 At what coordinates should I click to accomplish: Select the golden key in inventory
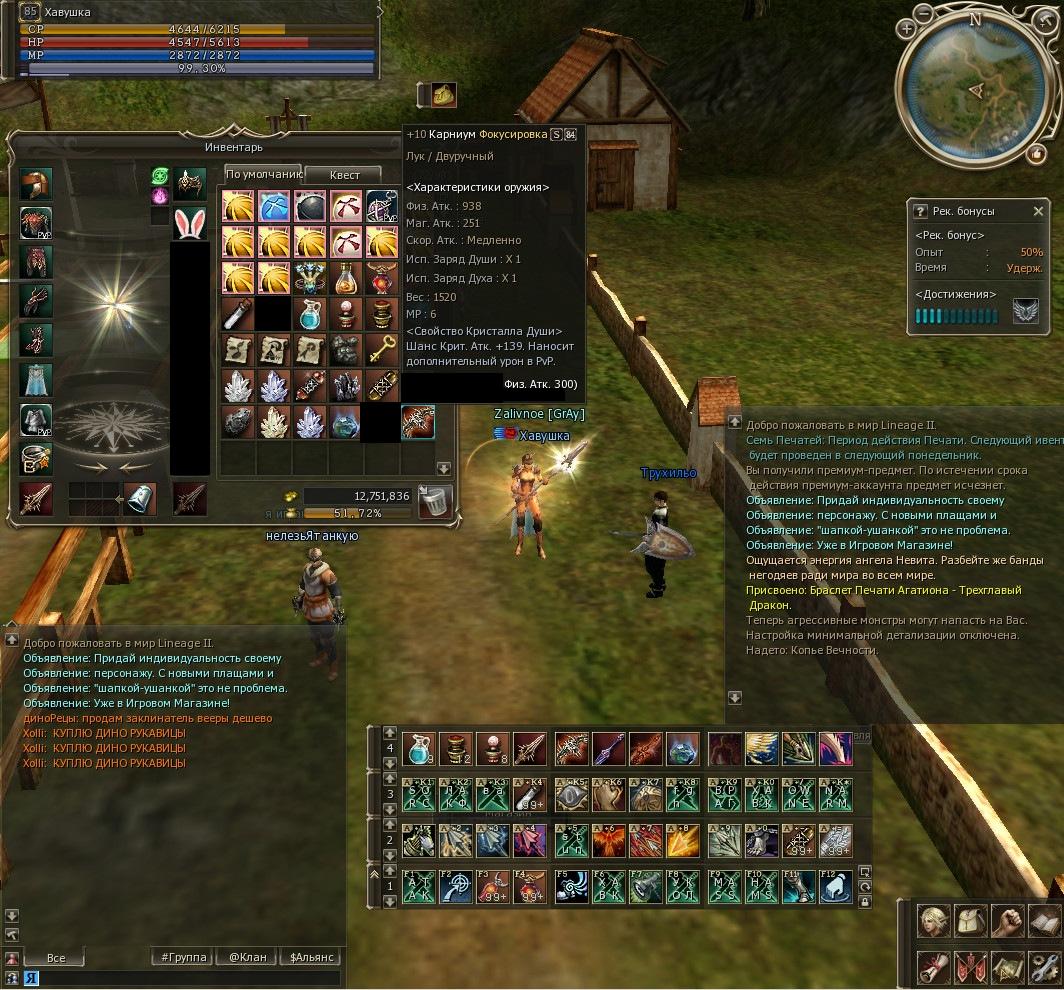(382, 349)
